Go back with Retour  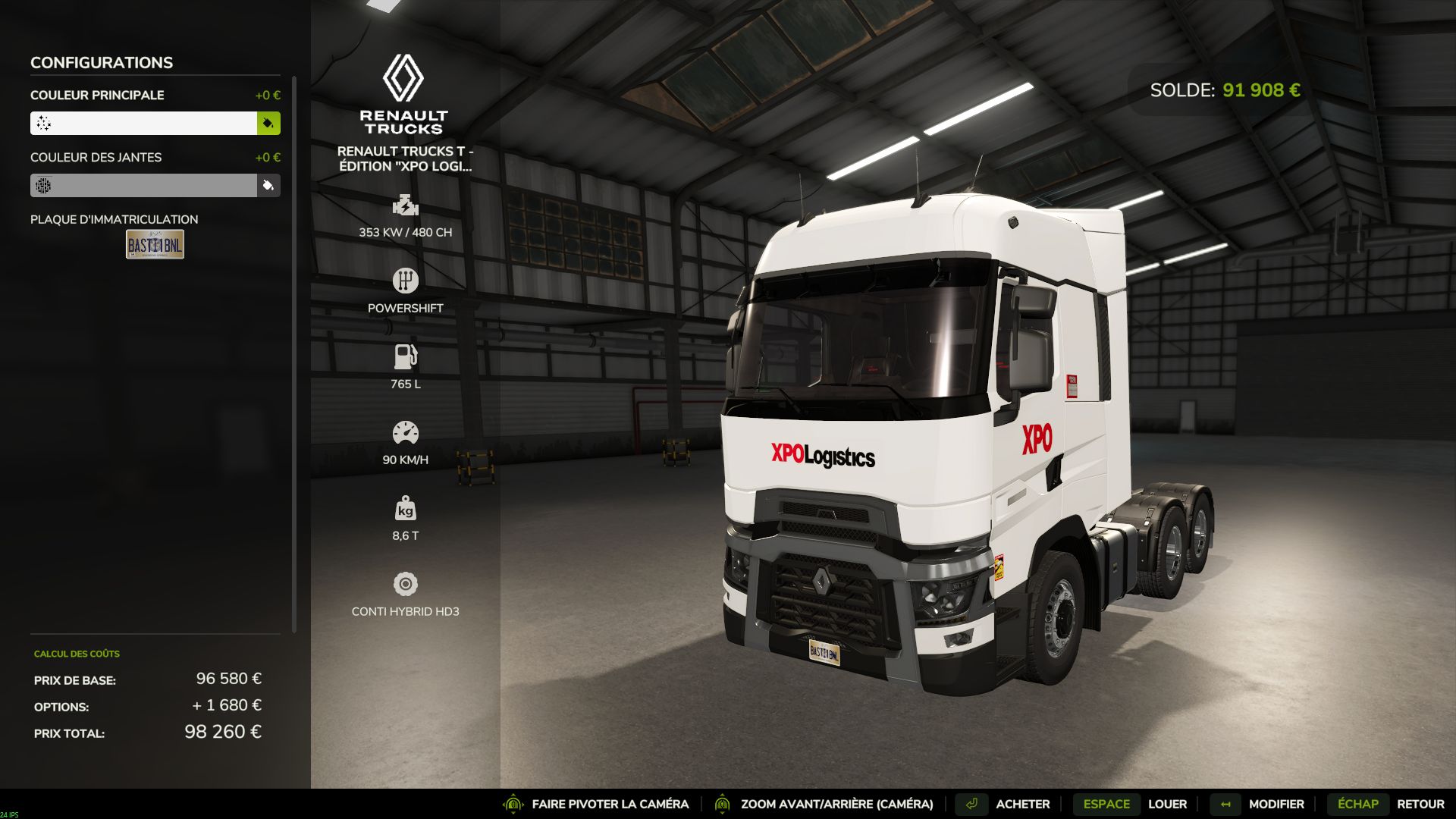1420,804
